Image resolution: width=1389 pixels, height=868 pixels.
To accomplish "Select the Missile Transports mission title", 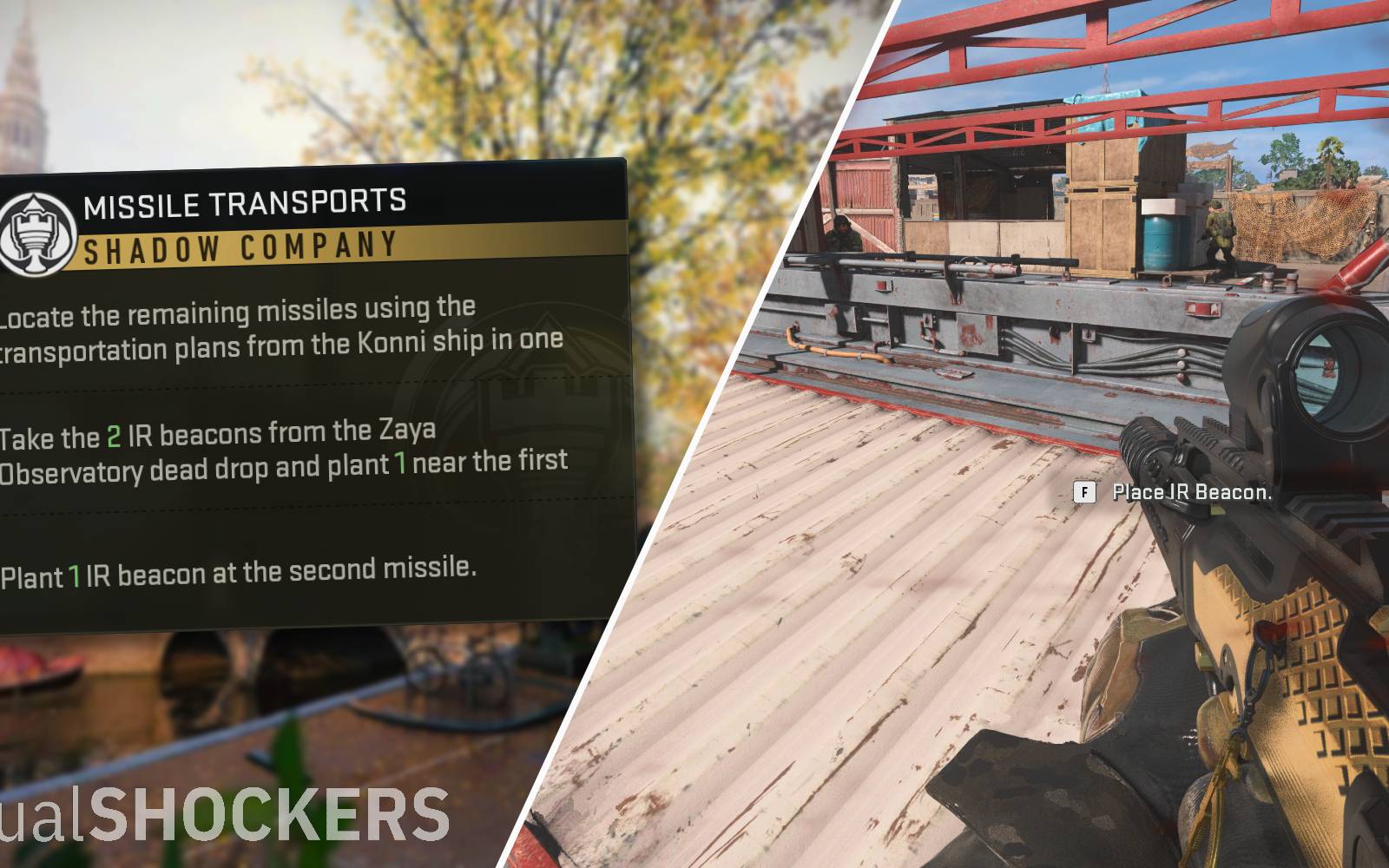I will pos(244,204).
